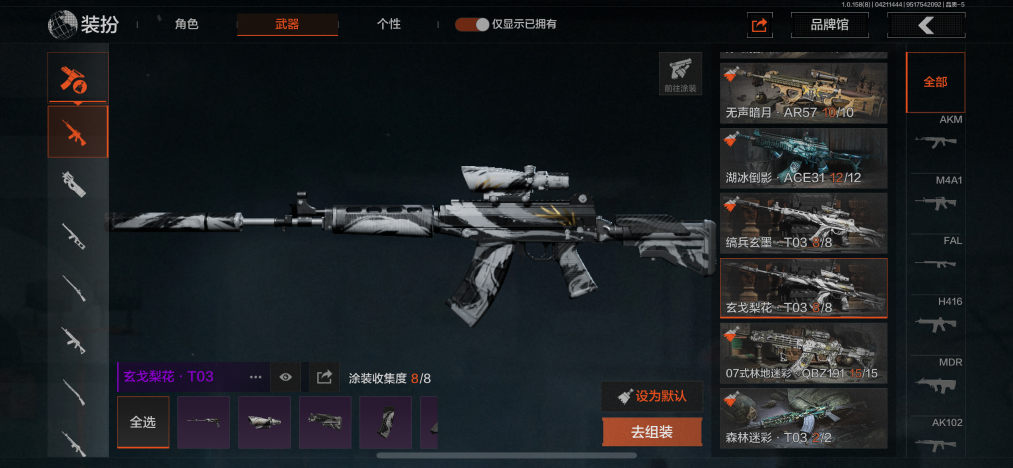Click 全选 to select all parts
This screenshot has height=468, width=1013.
pyautogui.click(x=143, y=422)
